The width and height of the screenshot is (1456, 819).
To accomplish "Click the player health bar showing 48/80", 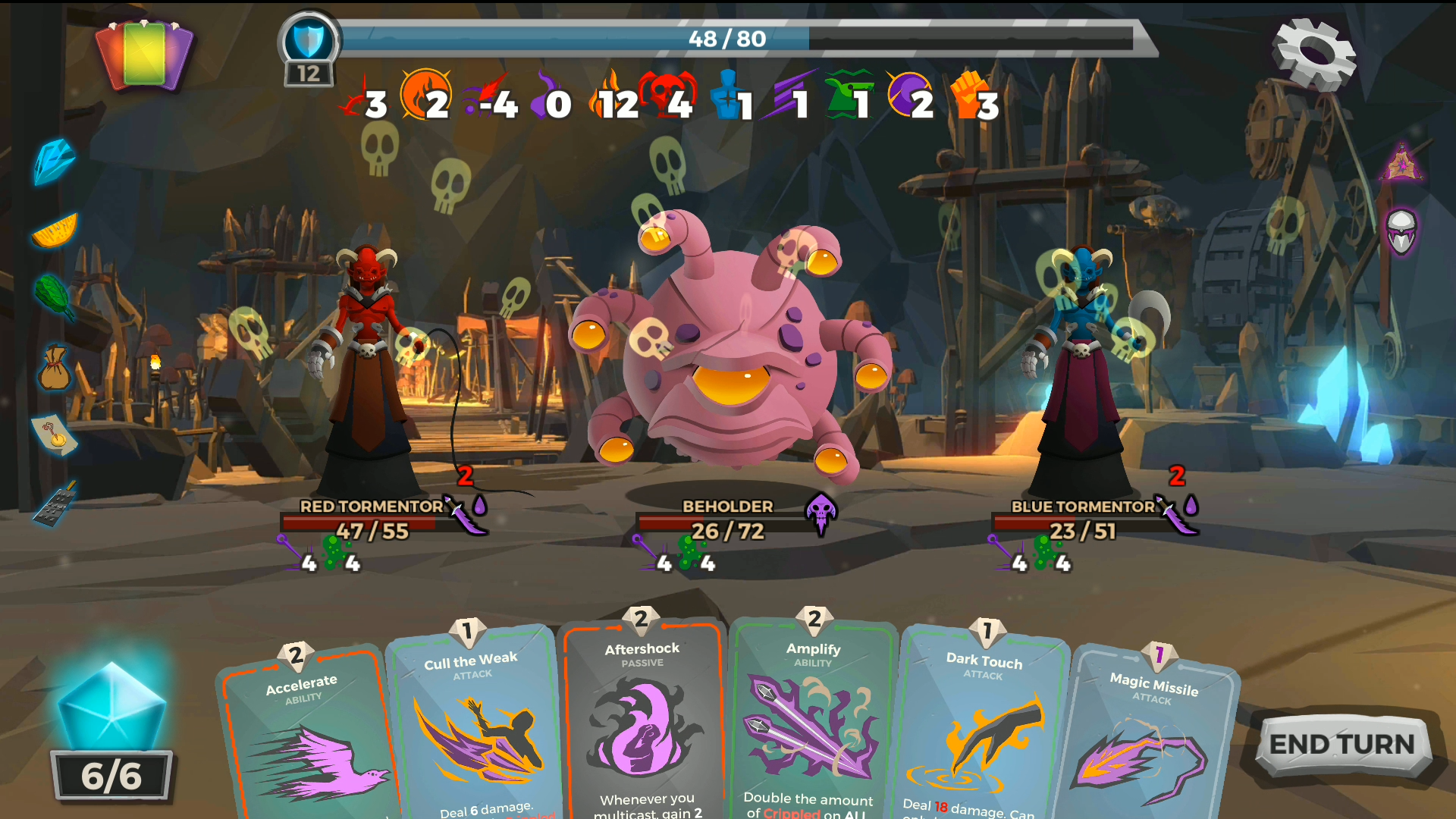I will [728, 39].
